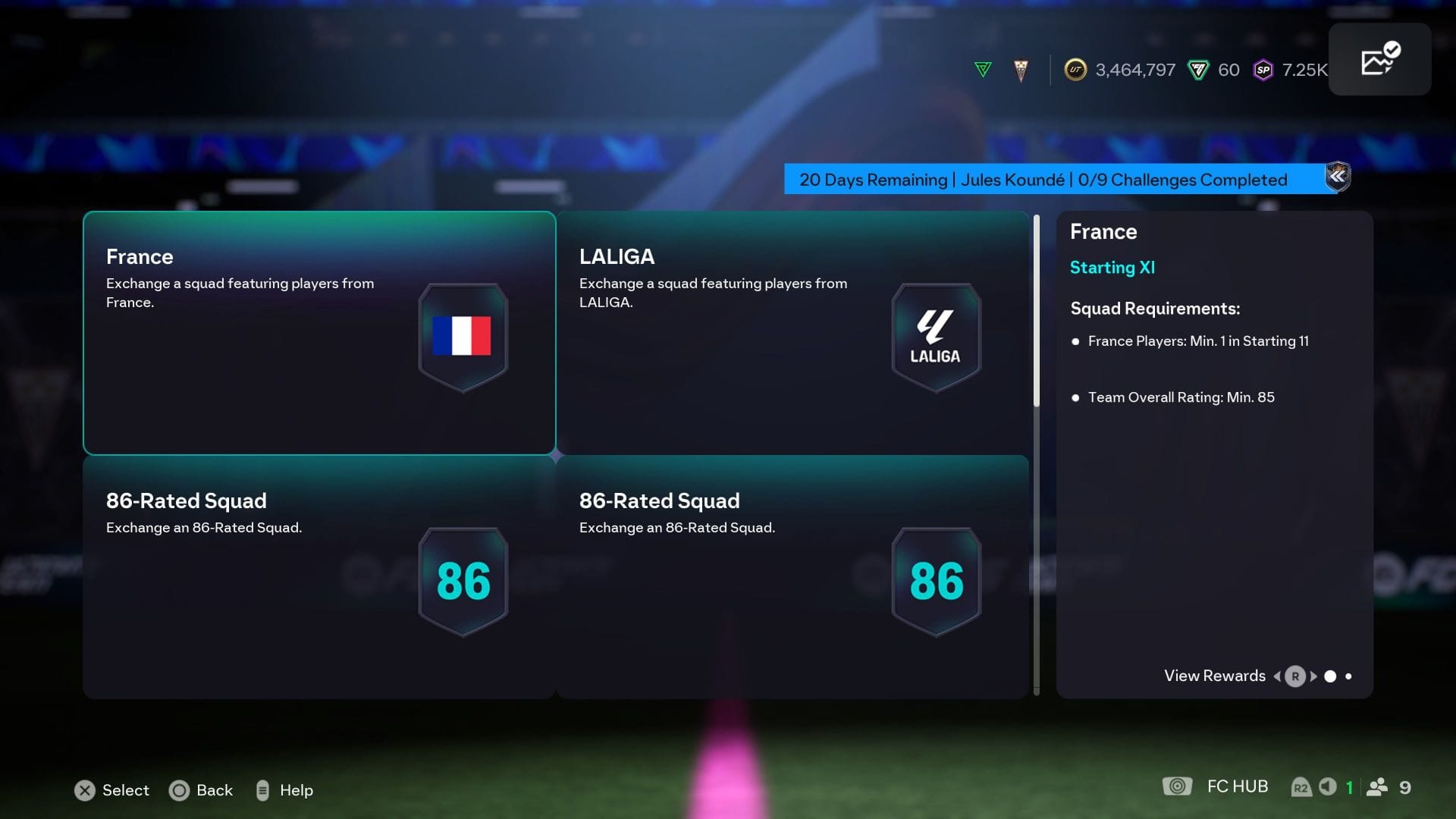The height and width of the screenshot is (819, 1456).
Task: Click the France flag badge
Action: (462, 336)
